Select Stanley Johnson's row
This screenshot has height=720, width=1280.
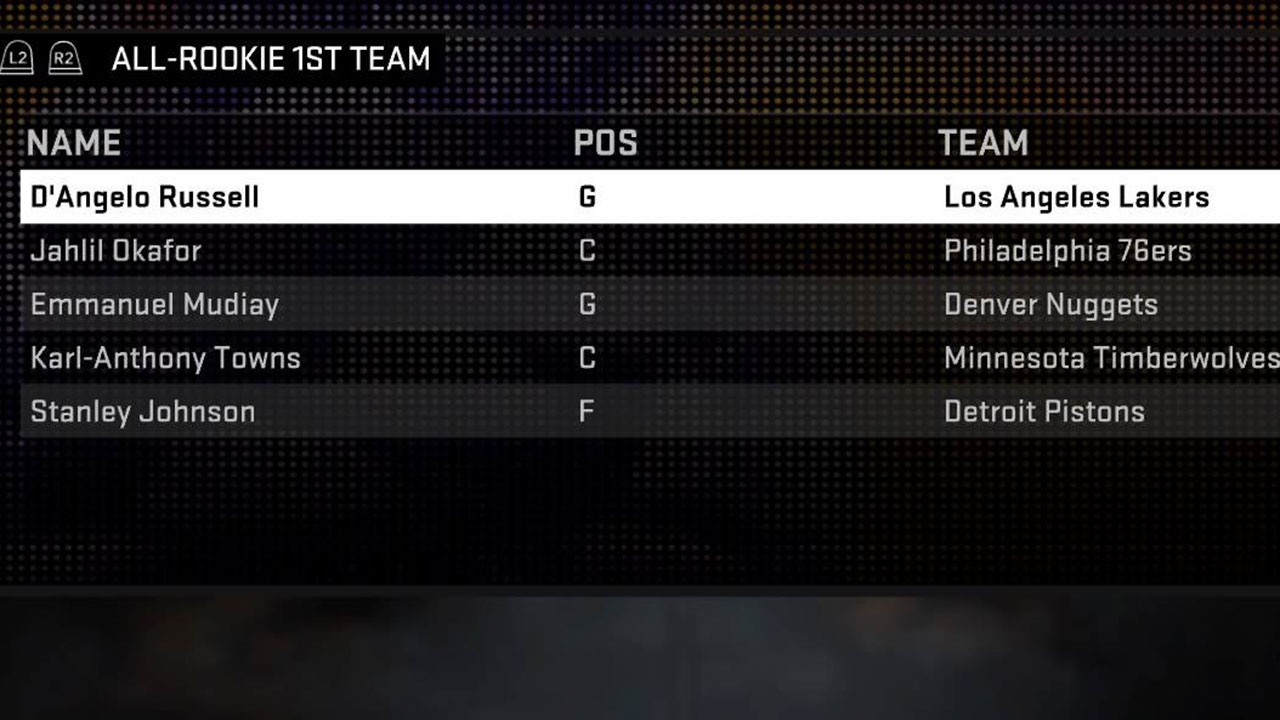tap(142, 411)
